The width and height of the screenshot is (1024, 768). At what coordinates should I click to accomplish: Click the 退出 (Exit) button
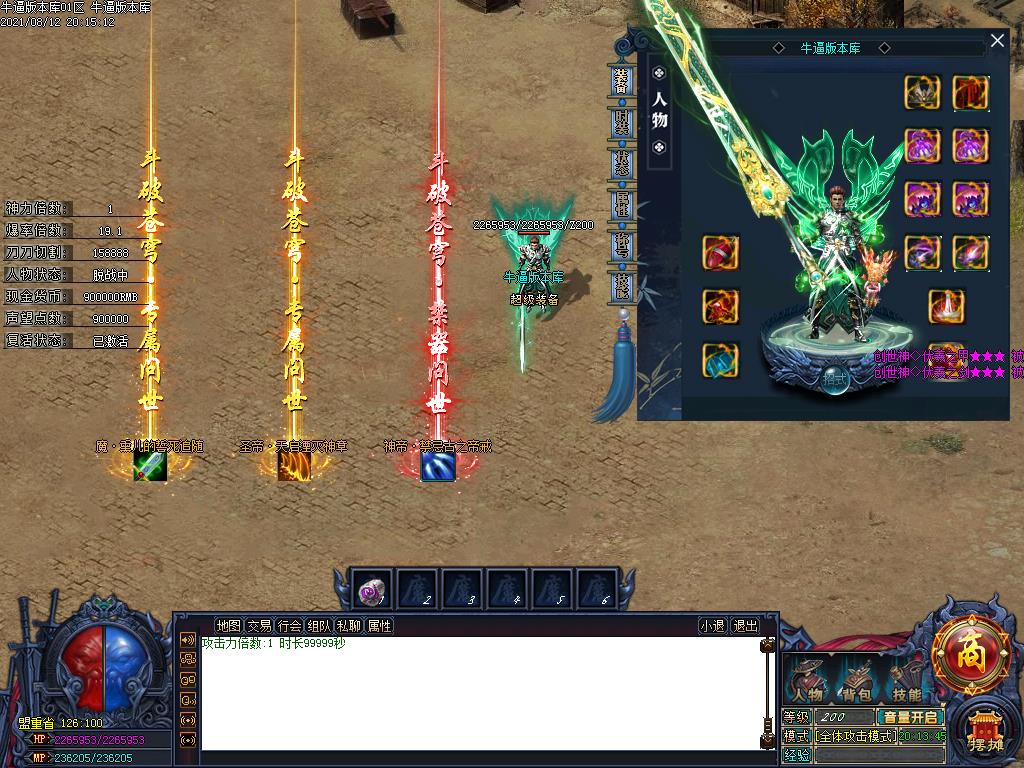(x=745, y=626)
